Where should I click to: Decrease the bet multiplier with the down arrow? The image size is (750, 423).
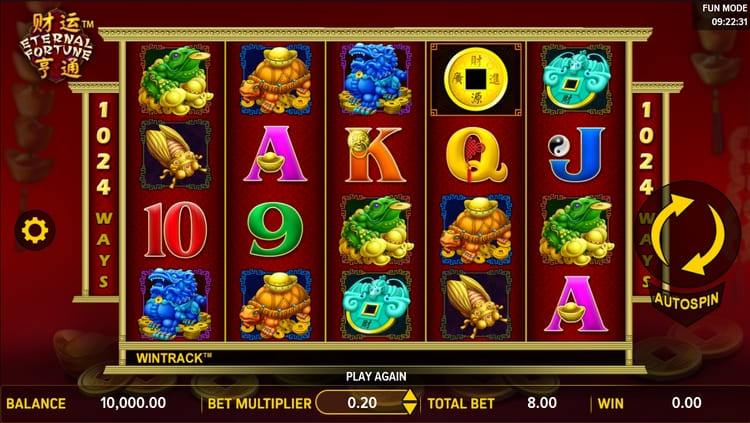tap(409, 408)
